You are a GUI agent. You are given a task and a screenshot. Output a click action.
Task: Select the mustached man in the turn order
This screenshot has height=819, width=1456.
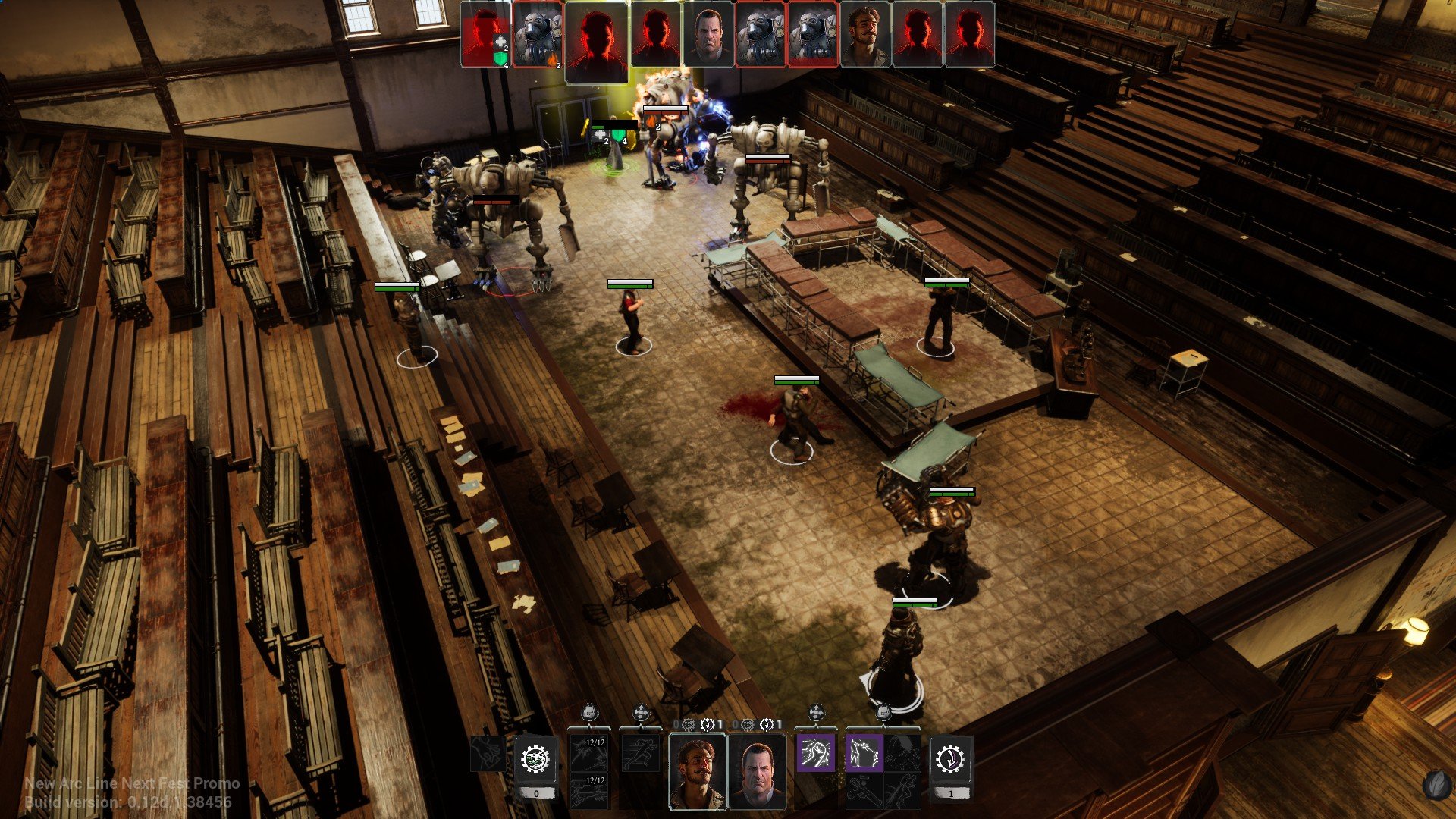coord(865,35)
